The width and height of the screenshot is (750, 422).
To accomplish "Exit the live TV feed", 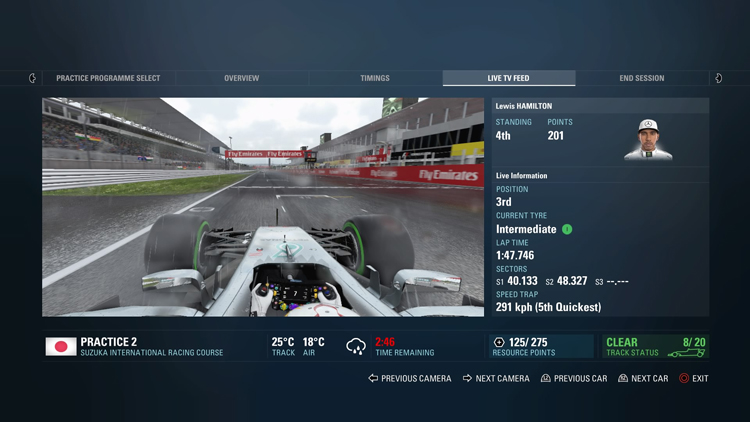I will tap(694, 379).
